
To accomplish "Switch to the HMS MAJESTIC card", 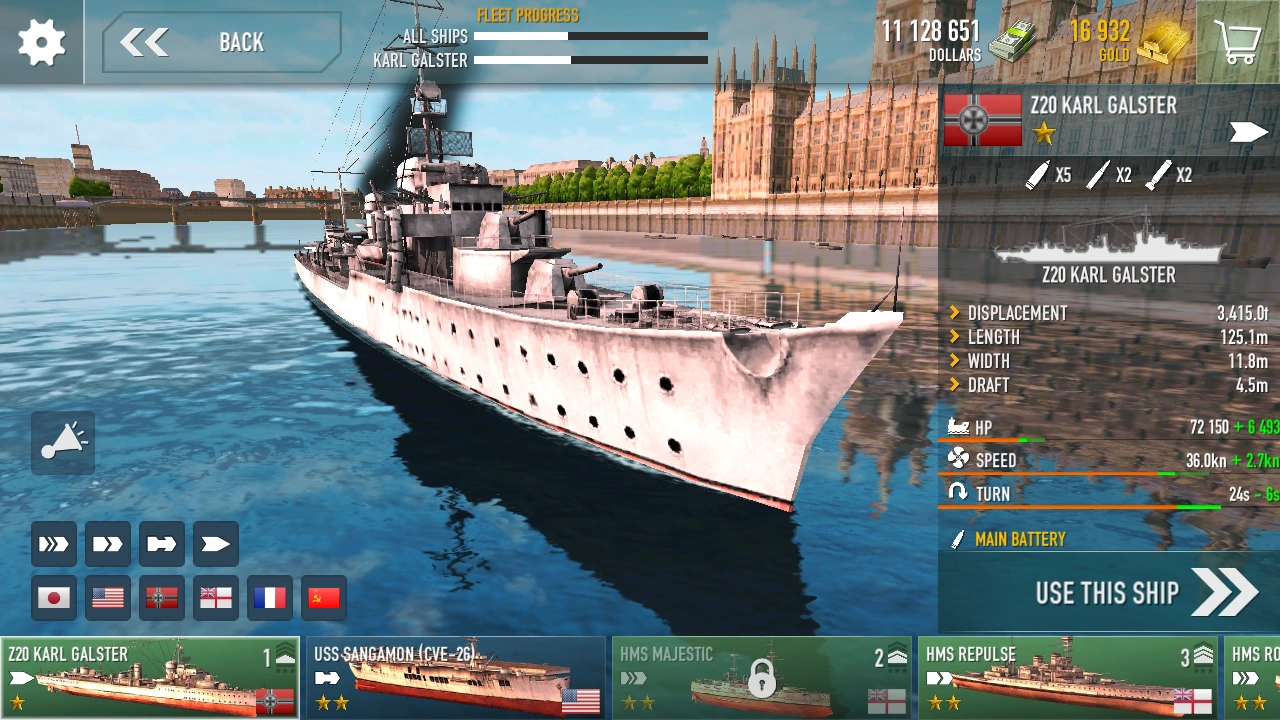I will click(762, 676).
